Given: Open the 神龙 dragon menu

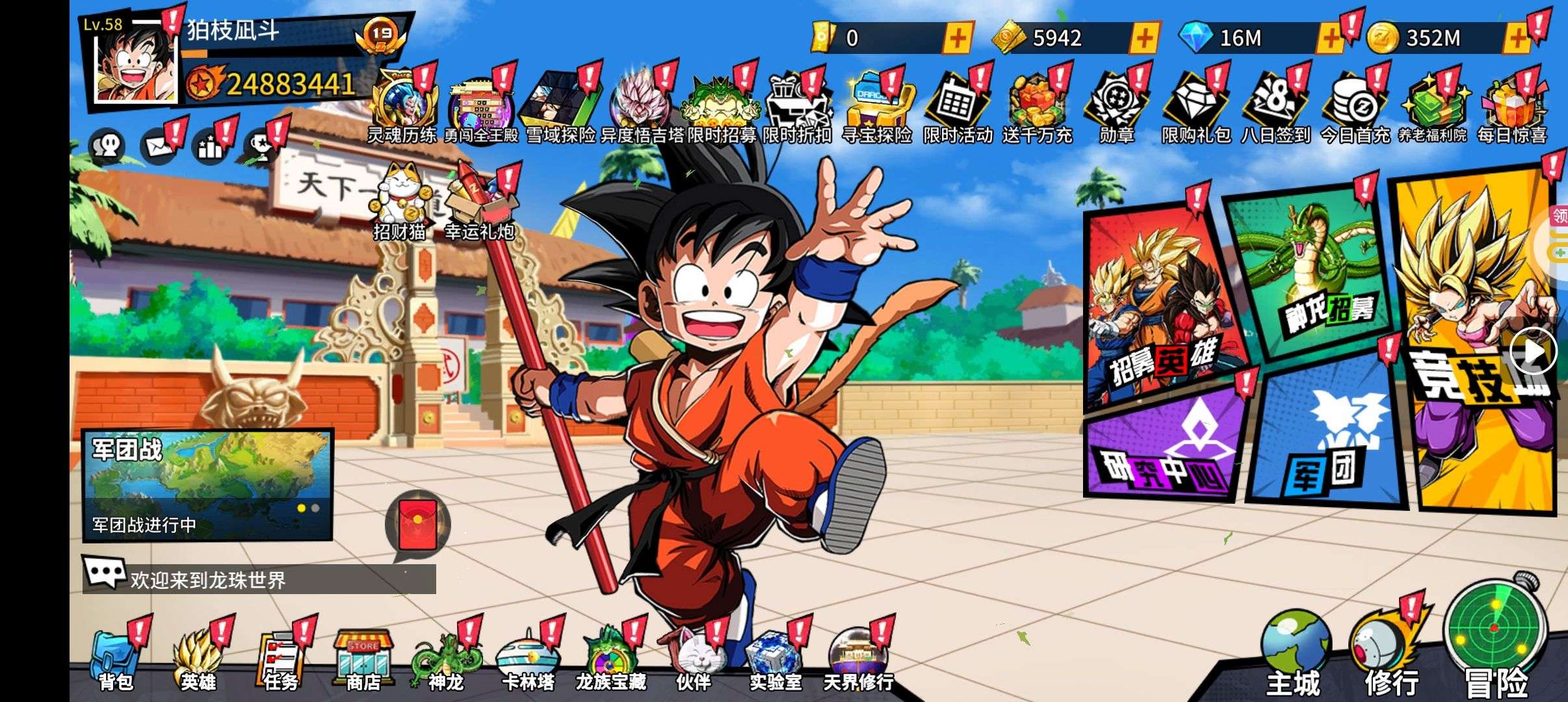Looking at the screenshot, I should tap(446, 658).
